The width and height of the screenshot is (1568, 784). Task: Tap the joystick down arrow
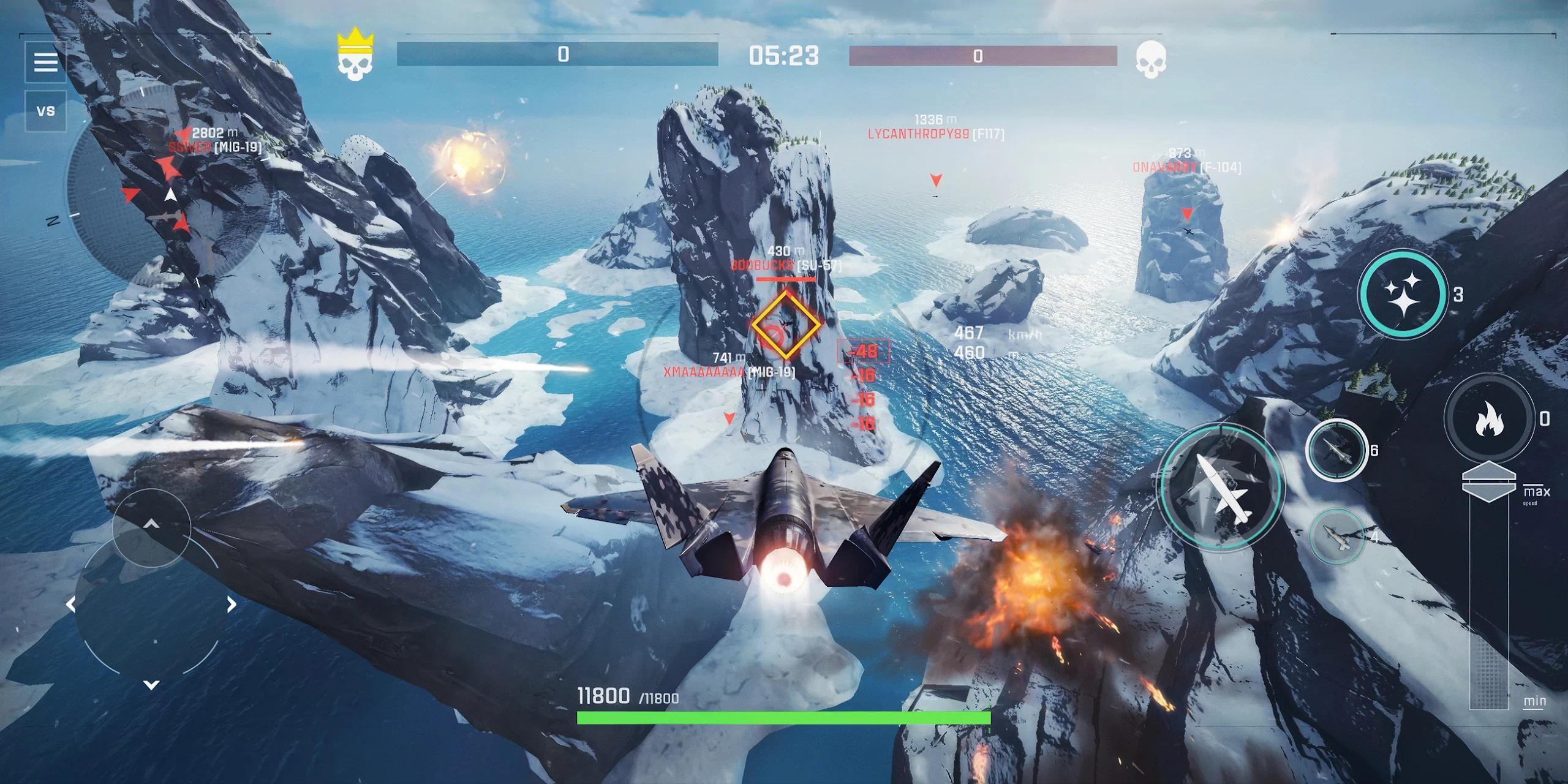(x=151, y=684)
